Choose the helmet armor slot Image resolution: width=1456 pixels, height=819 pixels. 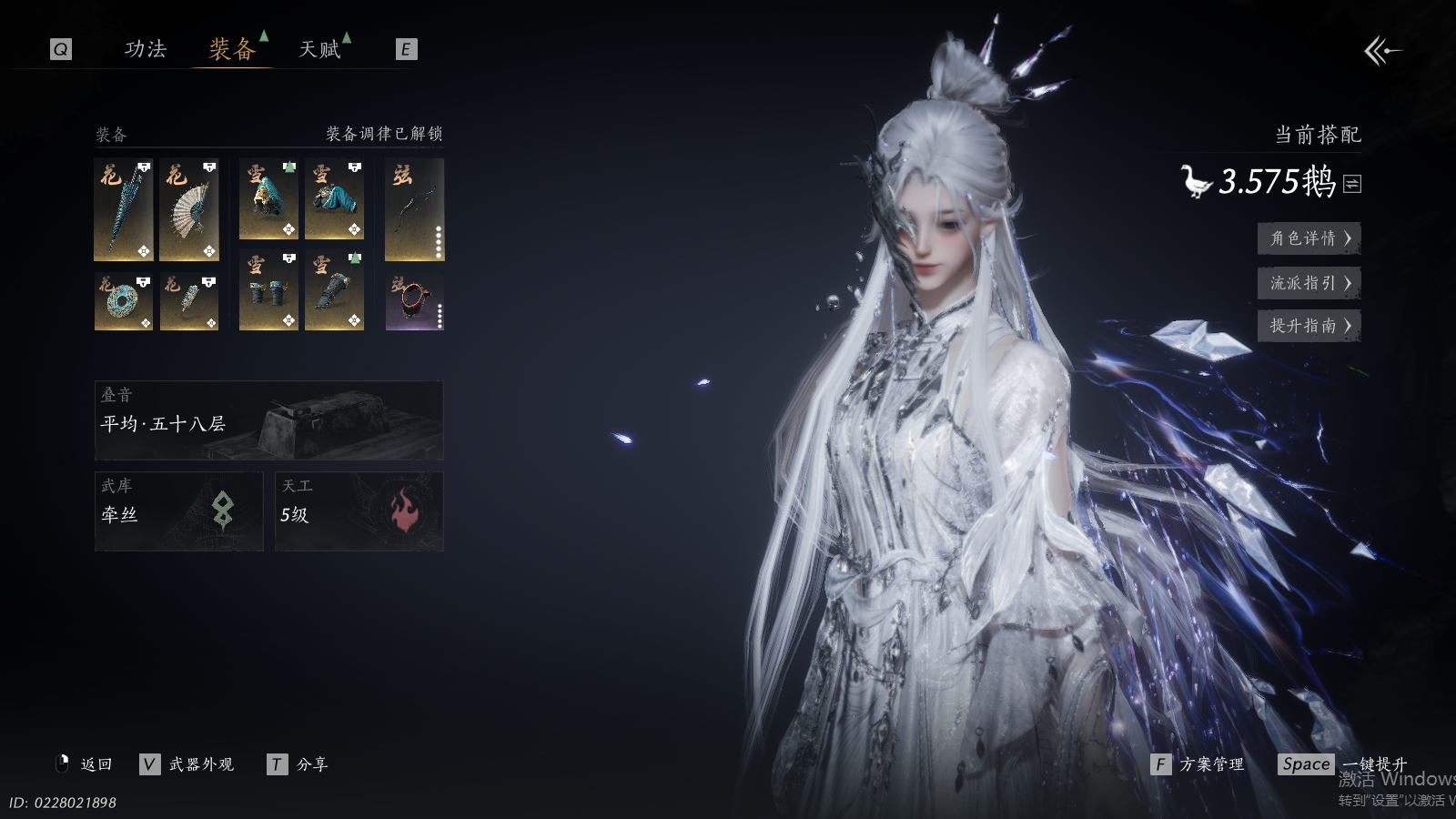pyautogui.click(x=268, y=199)
